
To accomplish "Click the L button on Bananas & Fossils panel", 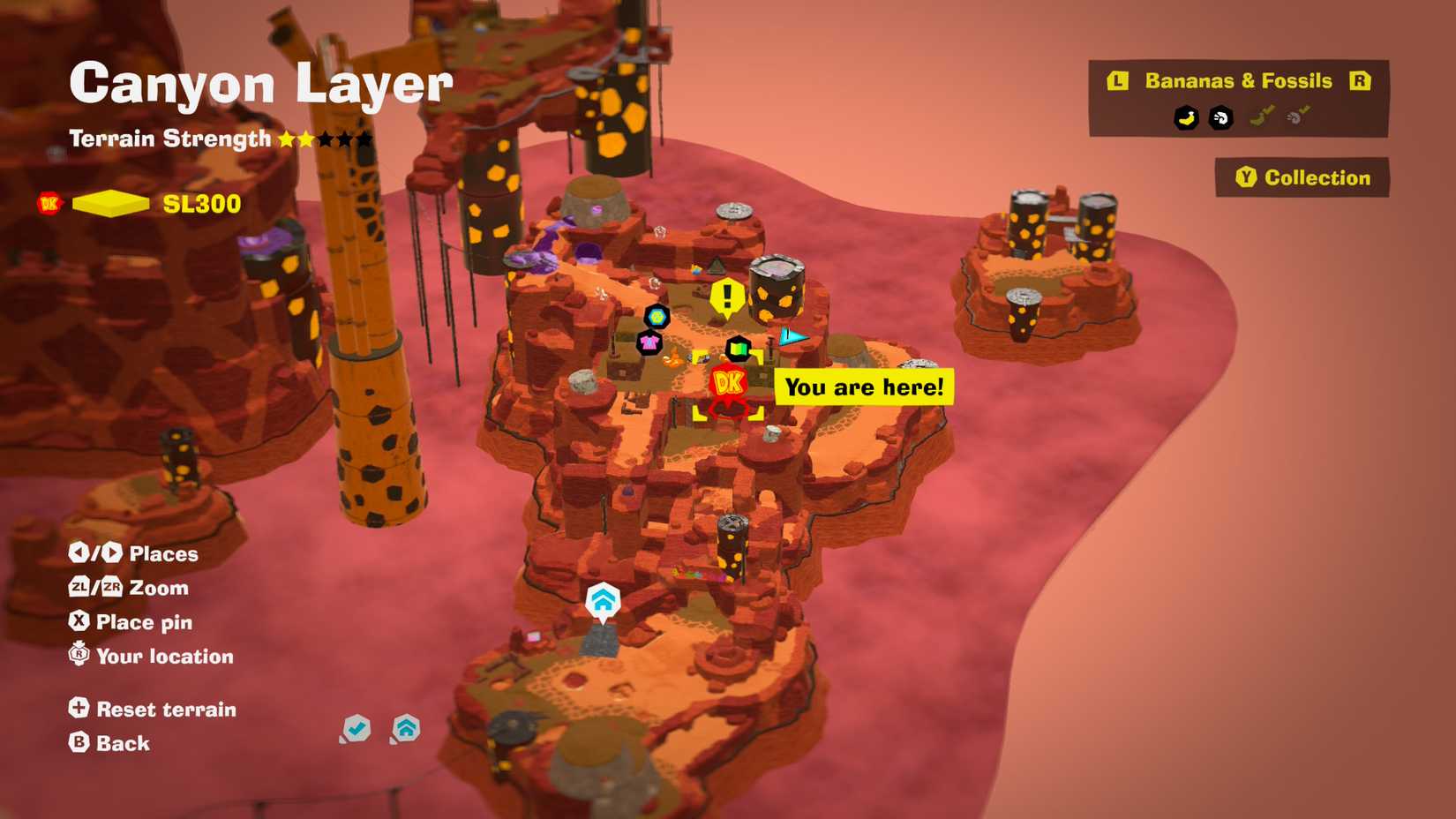I will point(1117,81).
